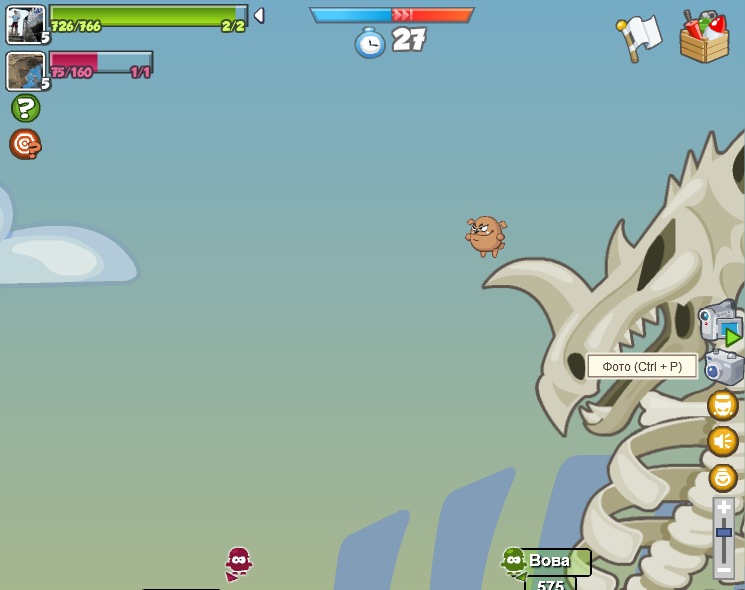
Task: Open the weapons crate inventory
Action: (x=704, y=38)
